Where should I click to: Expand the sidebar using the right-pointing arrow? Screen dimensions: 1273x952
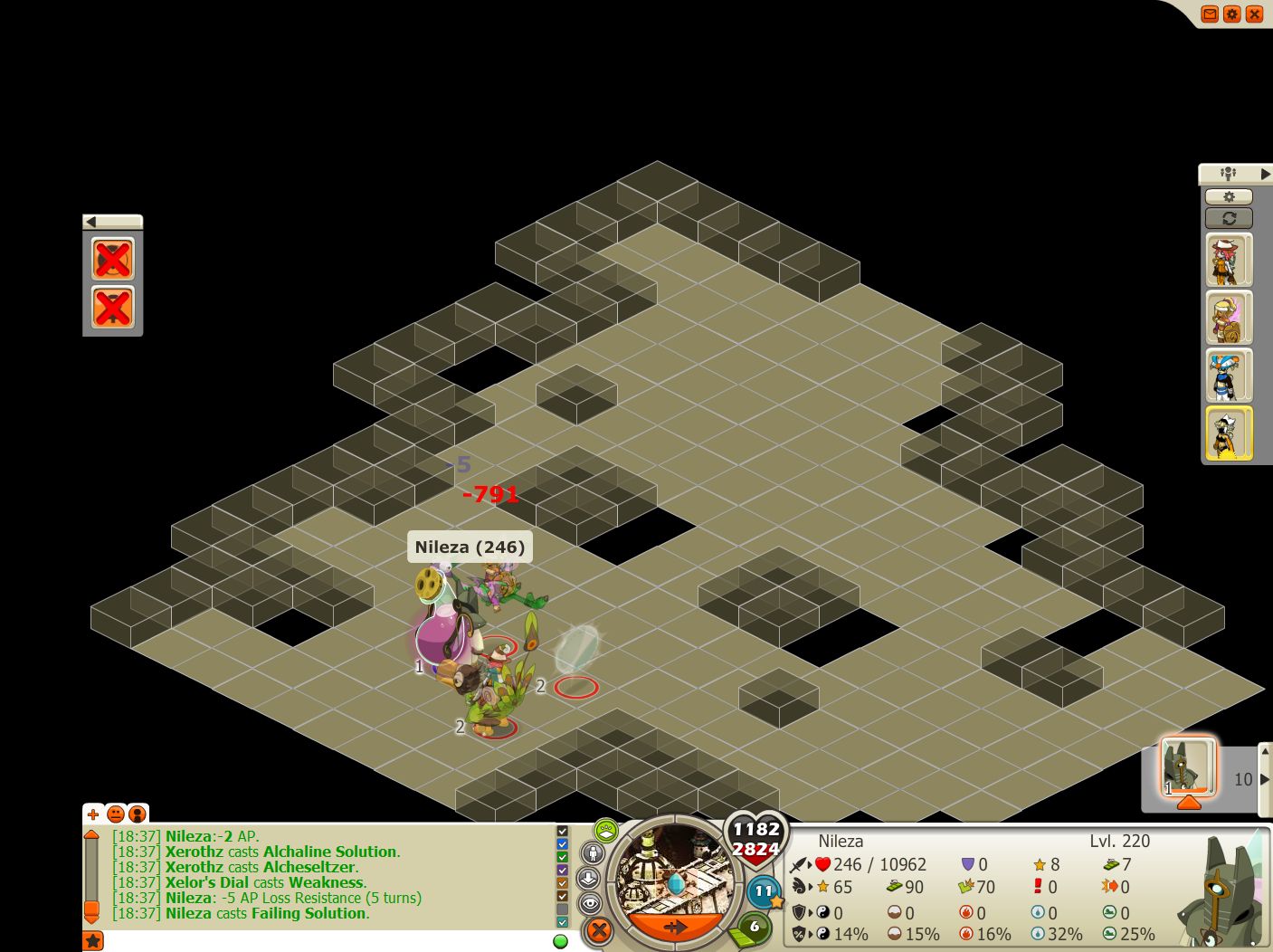click(1266, 174)
